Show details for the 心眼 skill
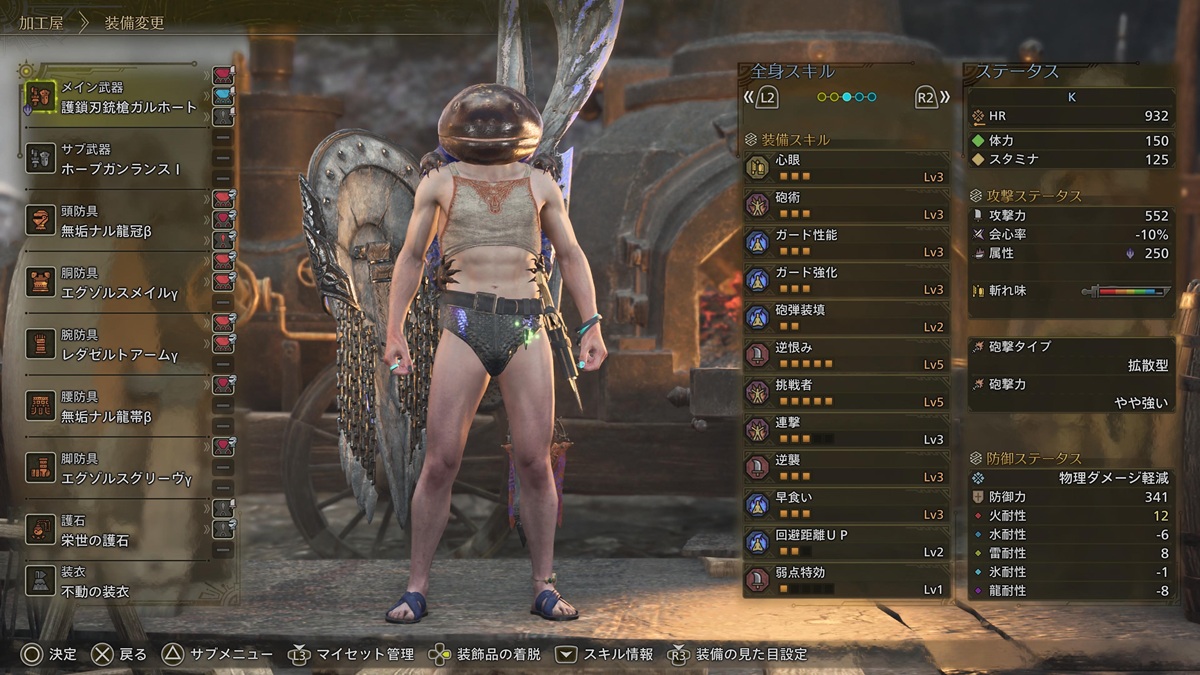Screen dimensions: 1200x675 [845, 168]
